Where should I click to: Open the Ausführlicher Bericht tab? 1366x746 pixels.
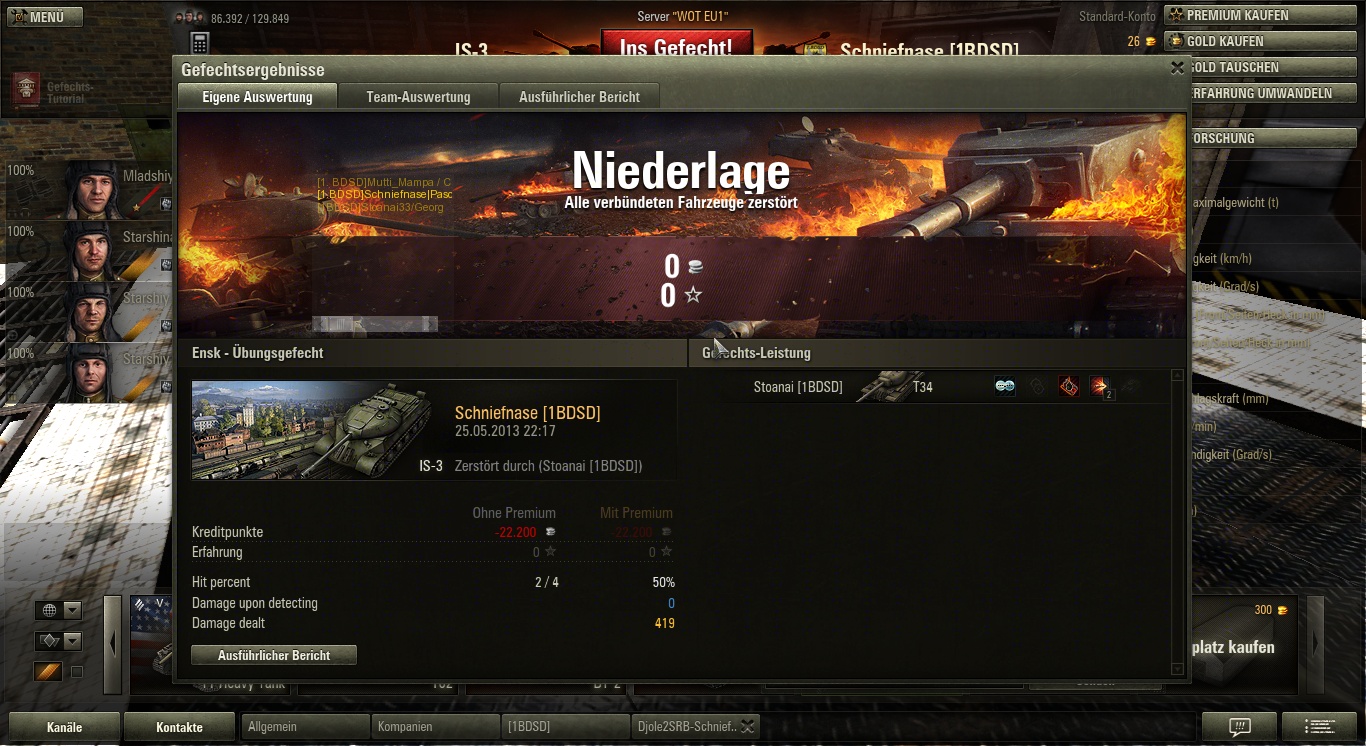[x=579, y=97]
